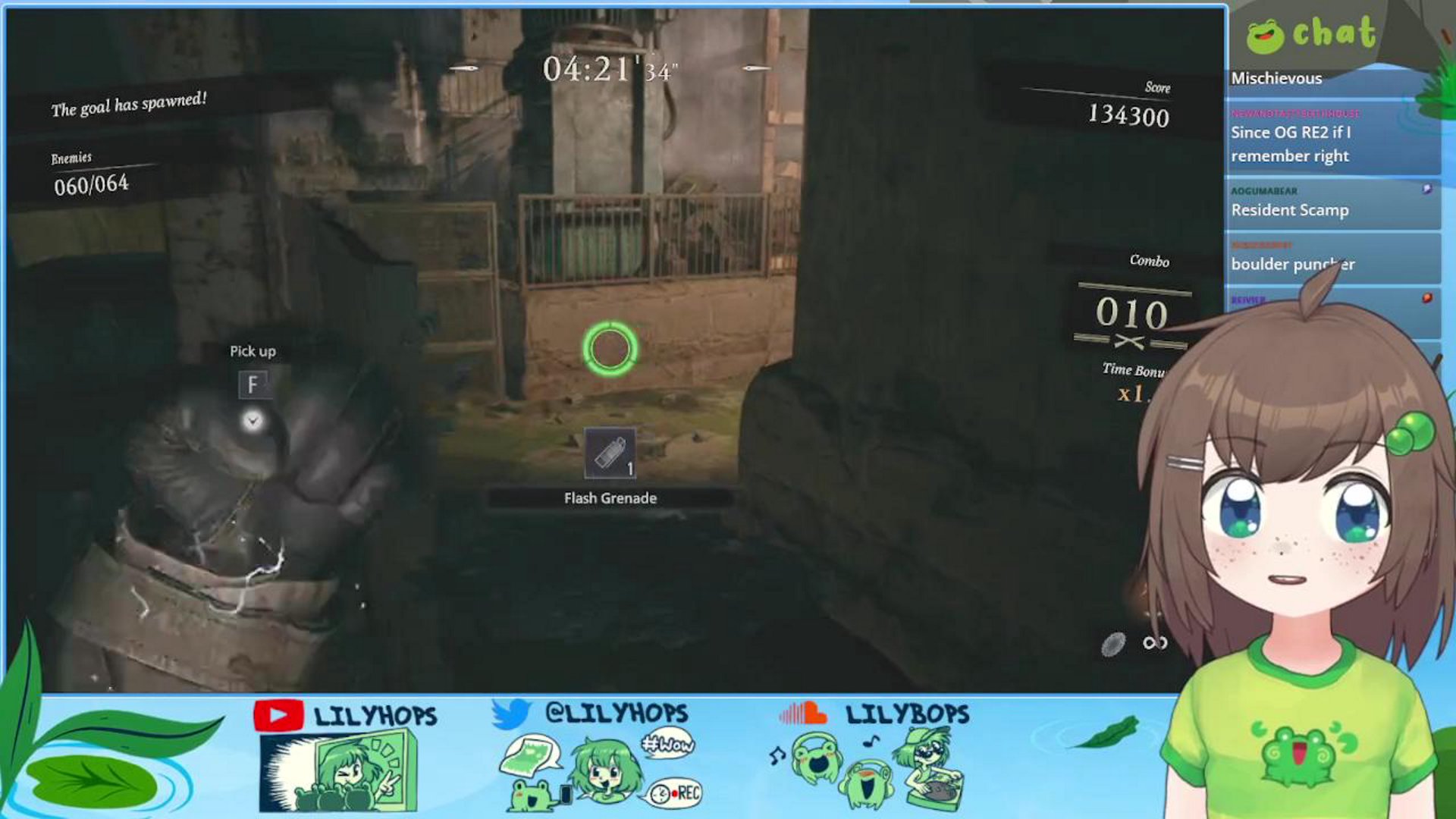
Task: Click the F pick-up key prompt
Action: click(x=254, y=384)
